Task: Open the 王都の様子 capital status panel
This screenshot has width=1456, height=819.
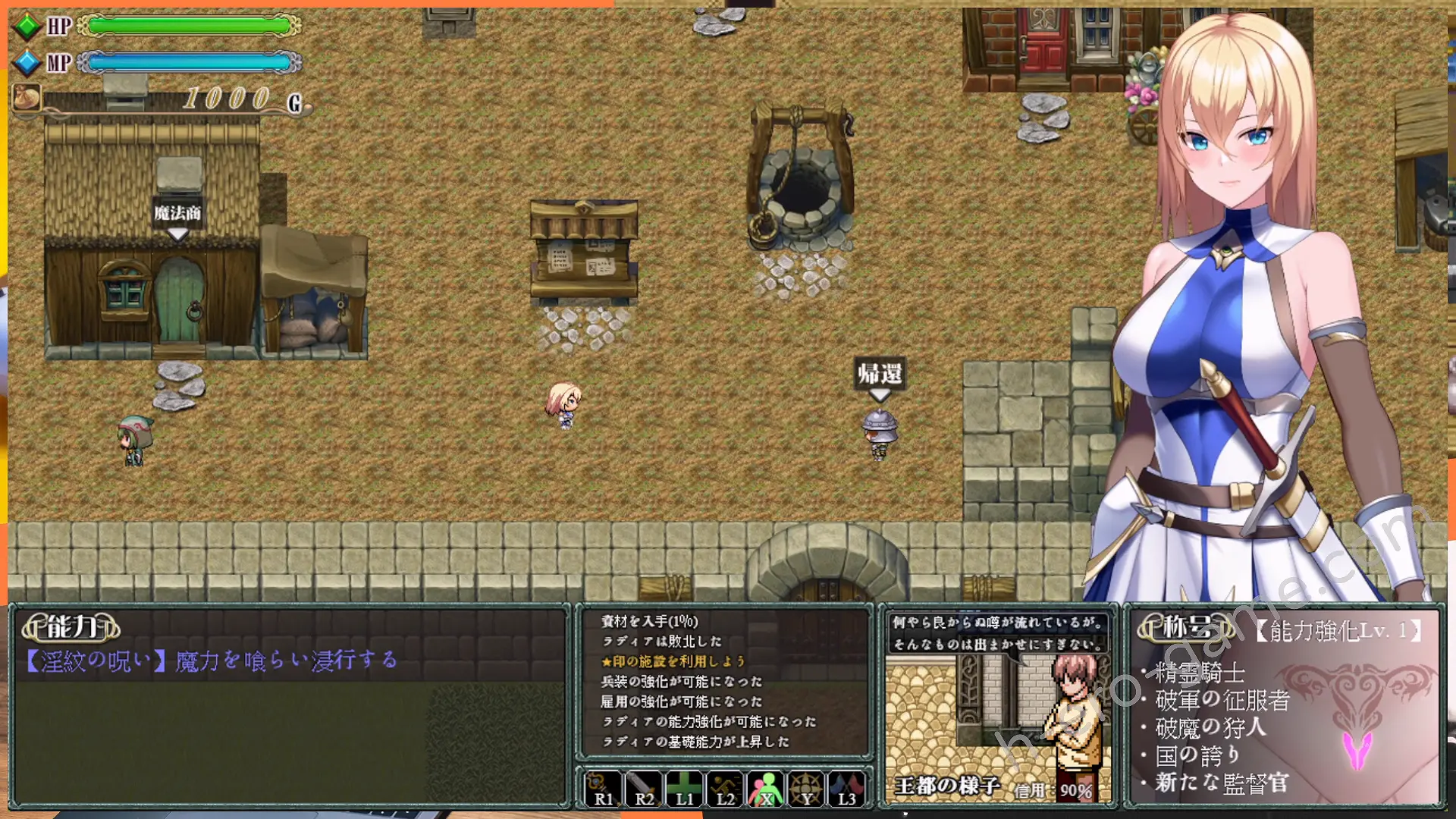Action: pyautogui.click(x=946, y=786)
